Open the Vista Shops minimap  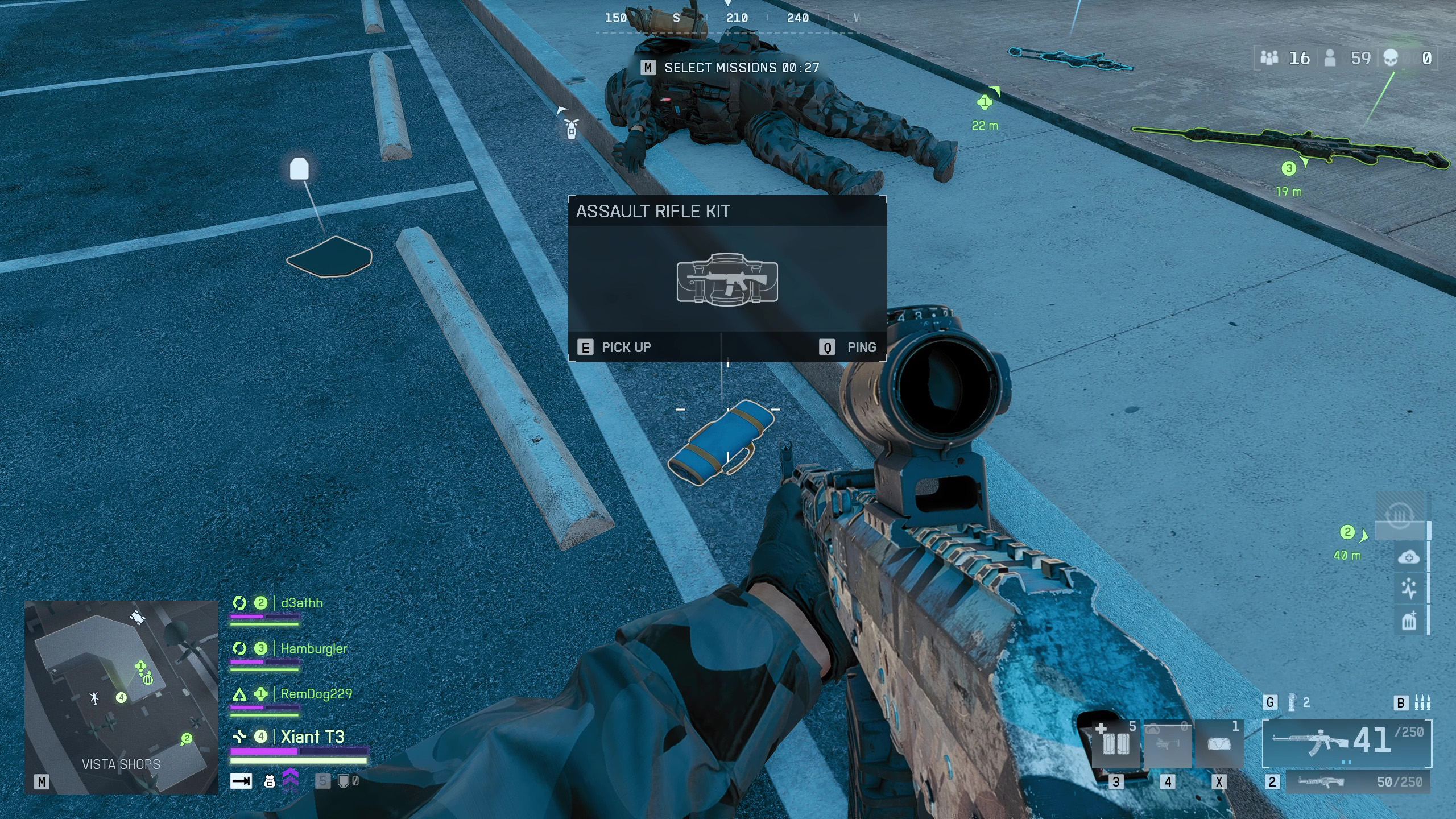click(x=121, y=696)
